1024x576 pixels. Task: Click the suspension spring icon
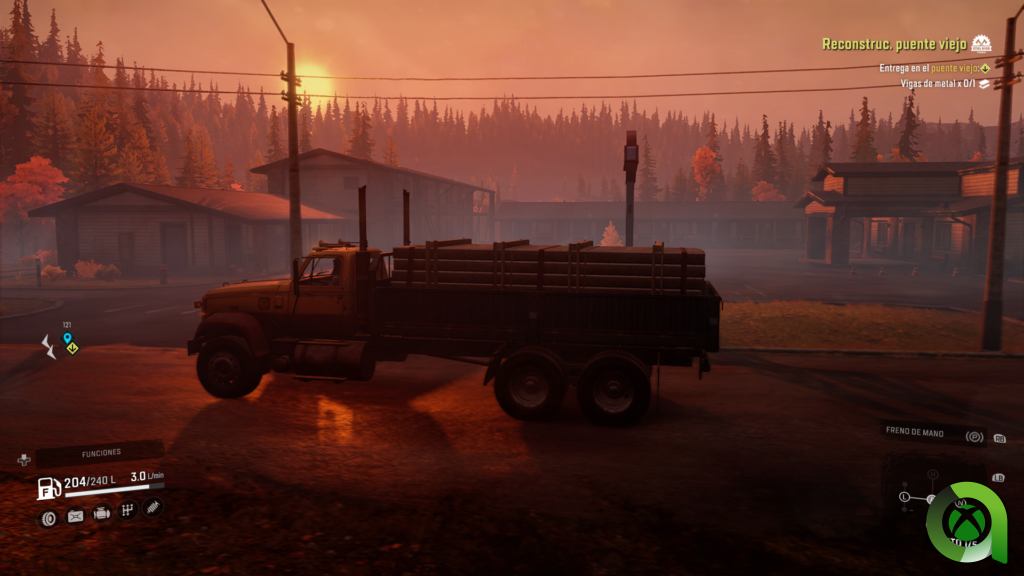(152, 508)
